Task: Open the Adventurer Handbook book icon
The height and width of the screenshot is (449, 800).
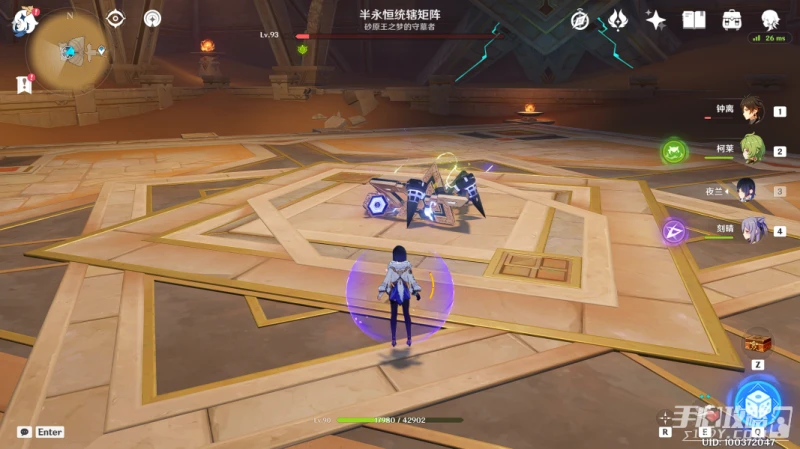Action: (x=694, y=20)
